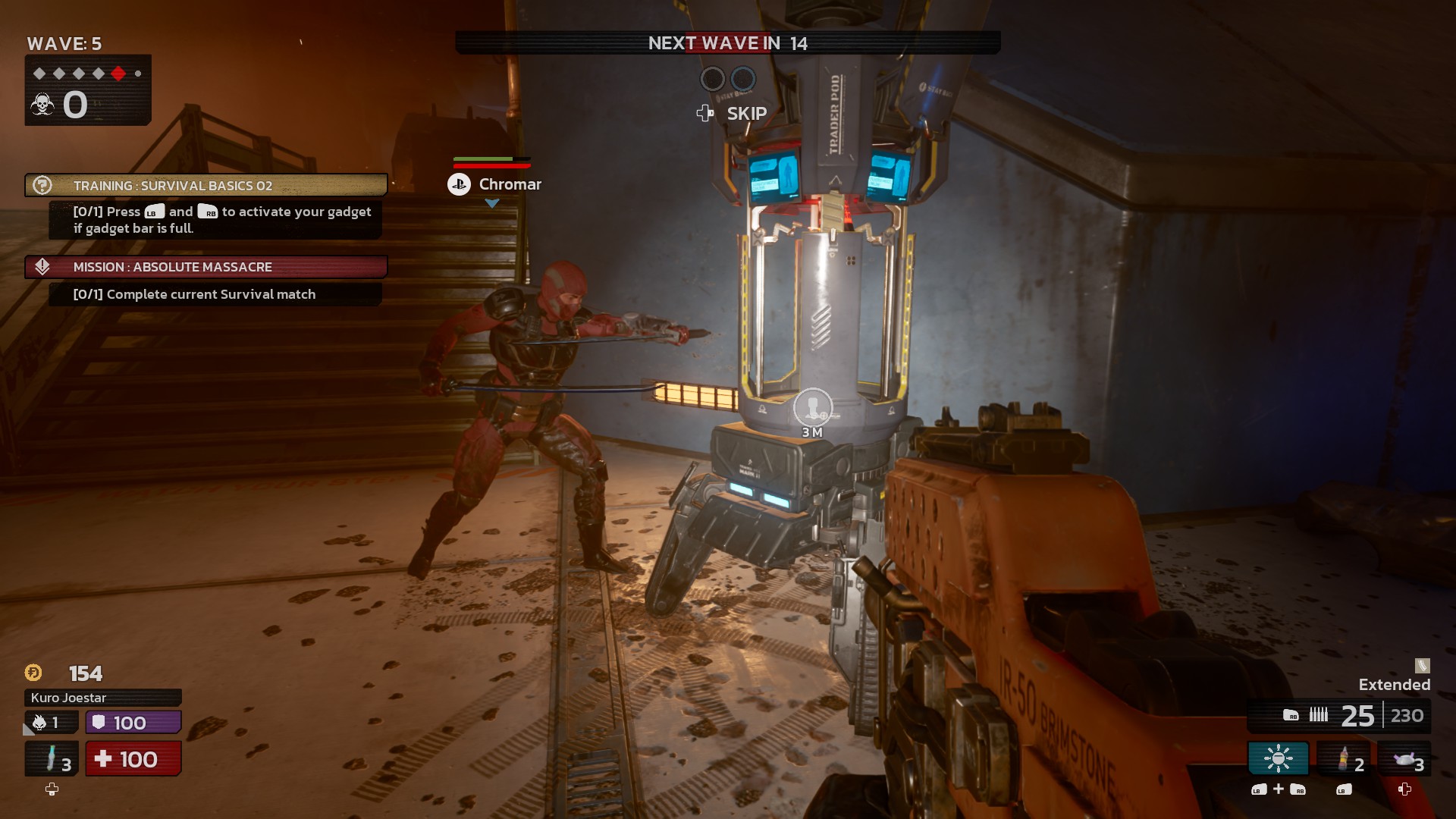
Task: Select the Mission: Absolute Massacre tracker
Action: point(206,267)
